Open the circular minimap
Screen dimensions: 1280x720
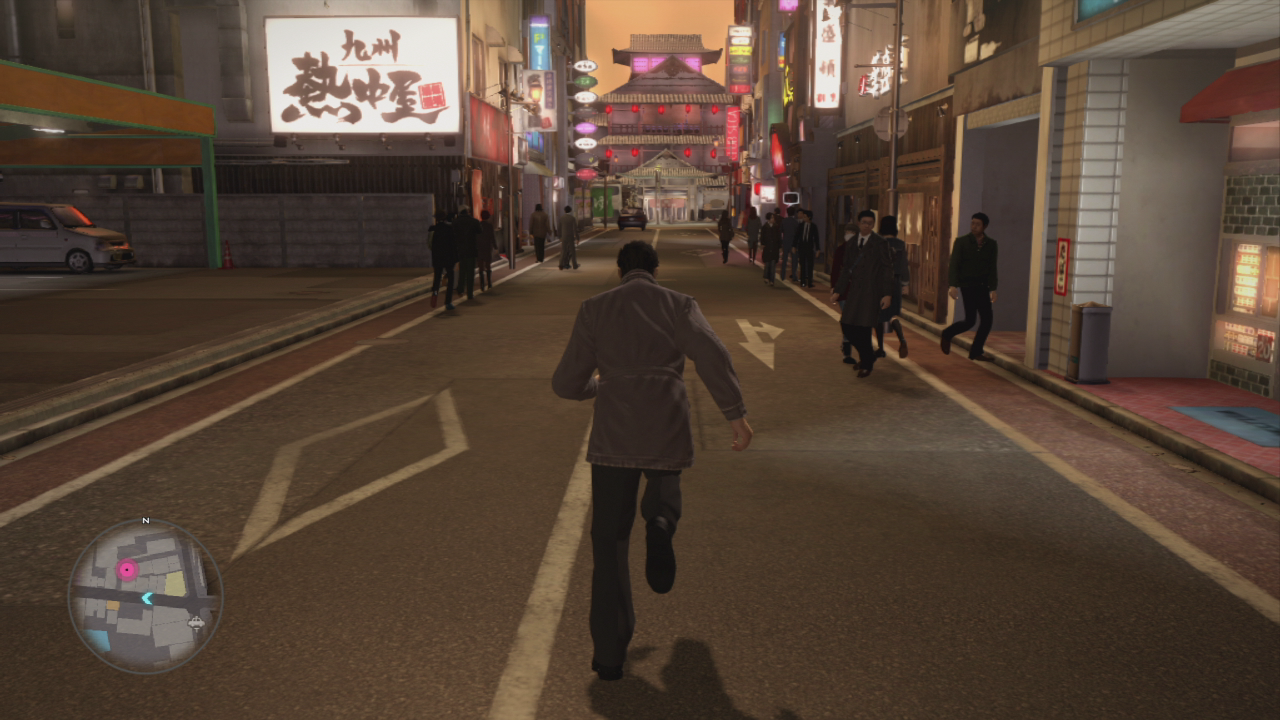pos(145,596)
